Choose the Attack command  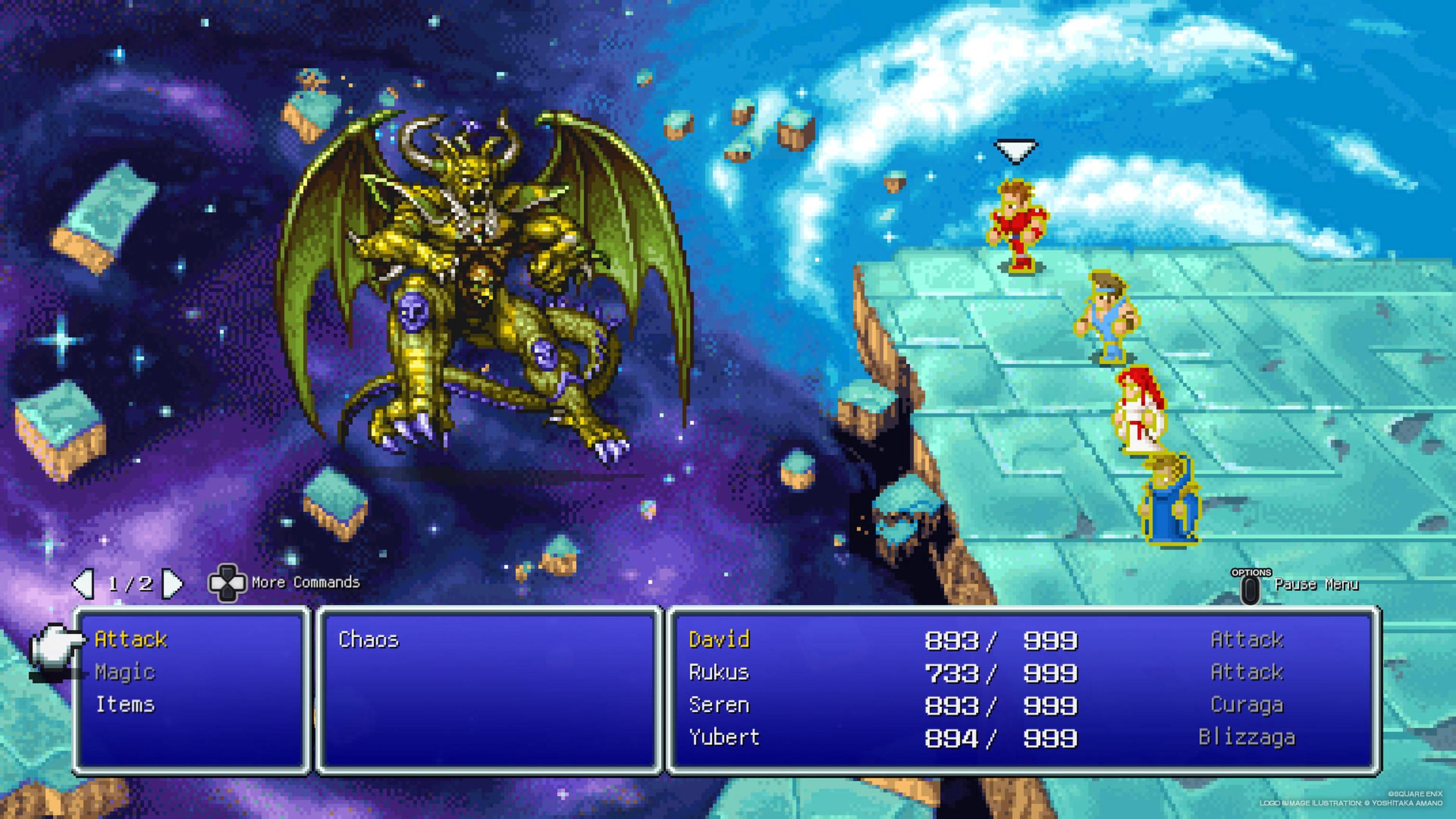tap(131, 639)
